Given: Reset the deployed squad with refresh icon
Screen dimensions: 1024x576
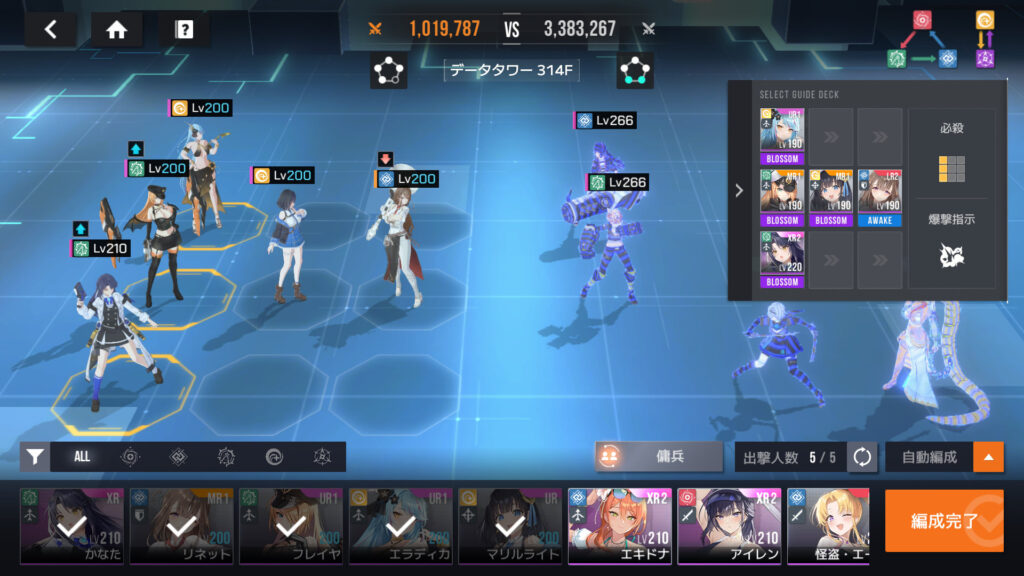Looking at the screenshot, I should tap(862, 457).
